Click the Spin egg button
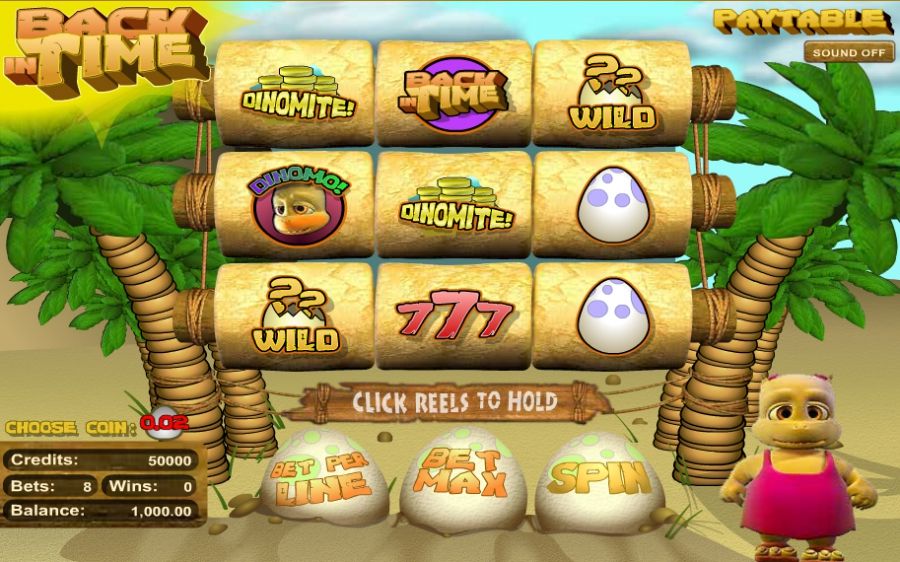 [599, 479]
